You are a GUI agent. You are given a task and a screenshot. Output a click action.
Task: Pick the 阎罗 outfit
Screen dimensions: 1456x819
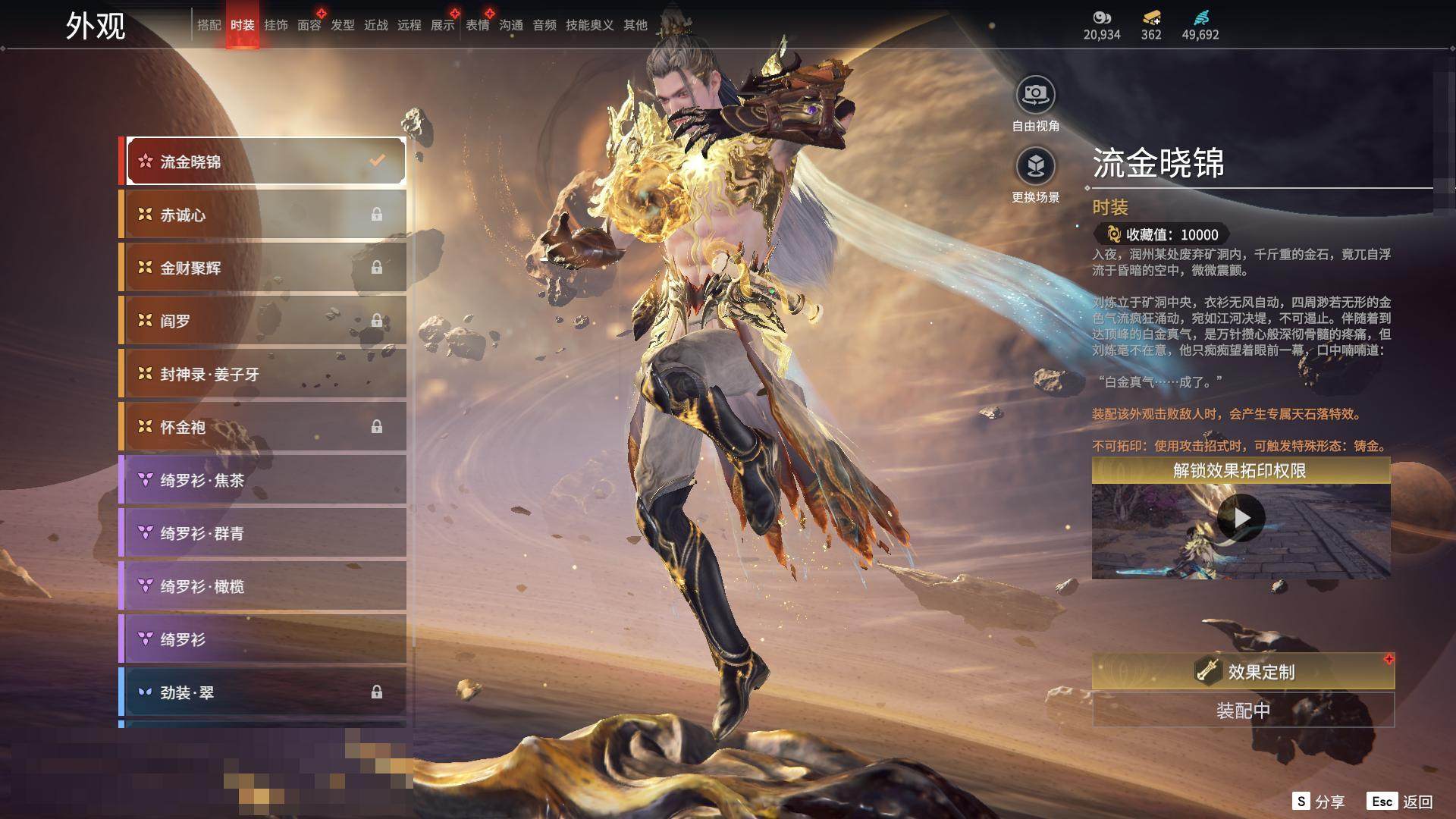263,321
